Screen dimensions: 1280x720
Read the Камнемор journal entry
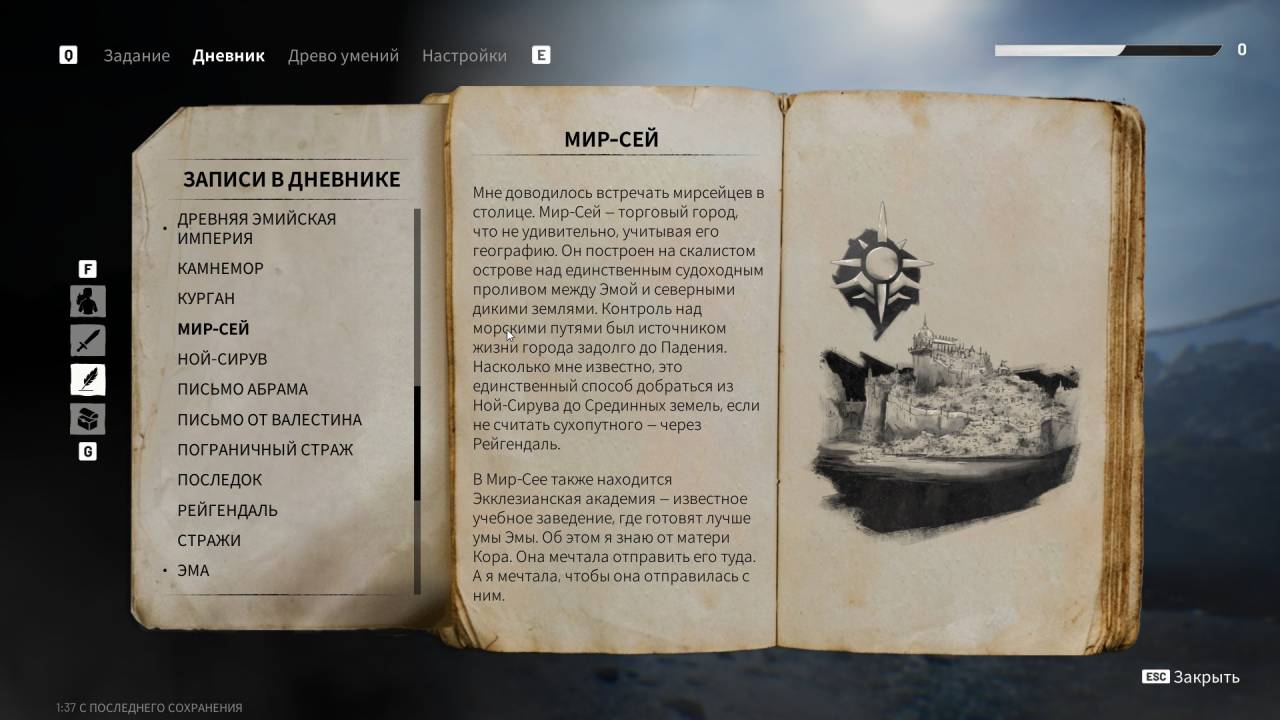click(x=220, y=268)
